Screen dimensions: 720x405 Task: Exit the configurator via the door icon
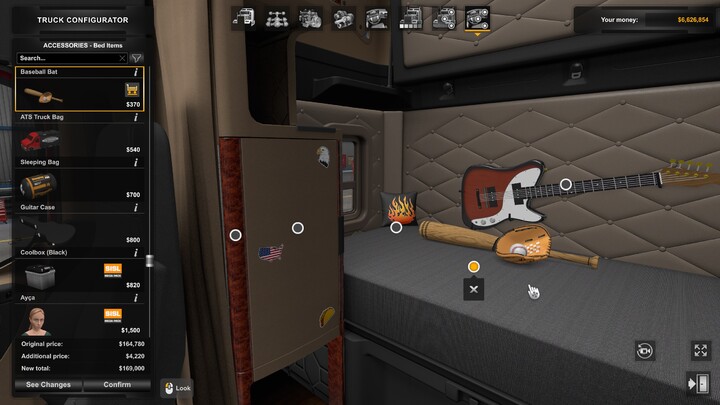click(x=698, y=383)
